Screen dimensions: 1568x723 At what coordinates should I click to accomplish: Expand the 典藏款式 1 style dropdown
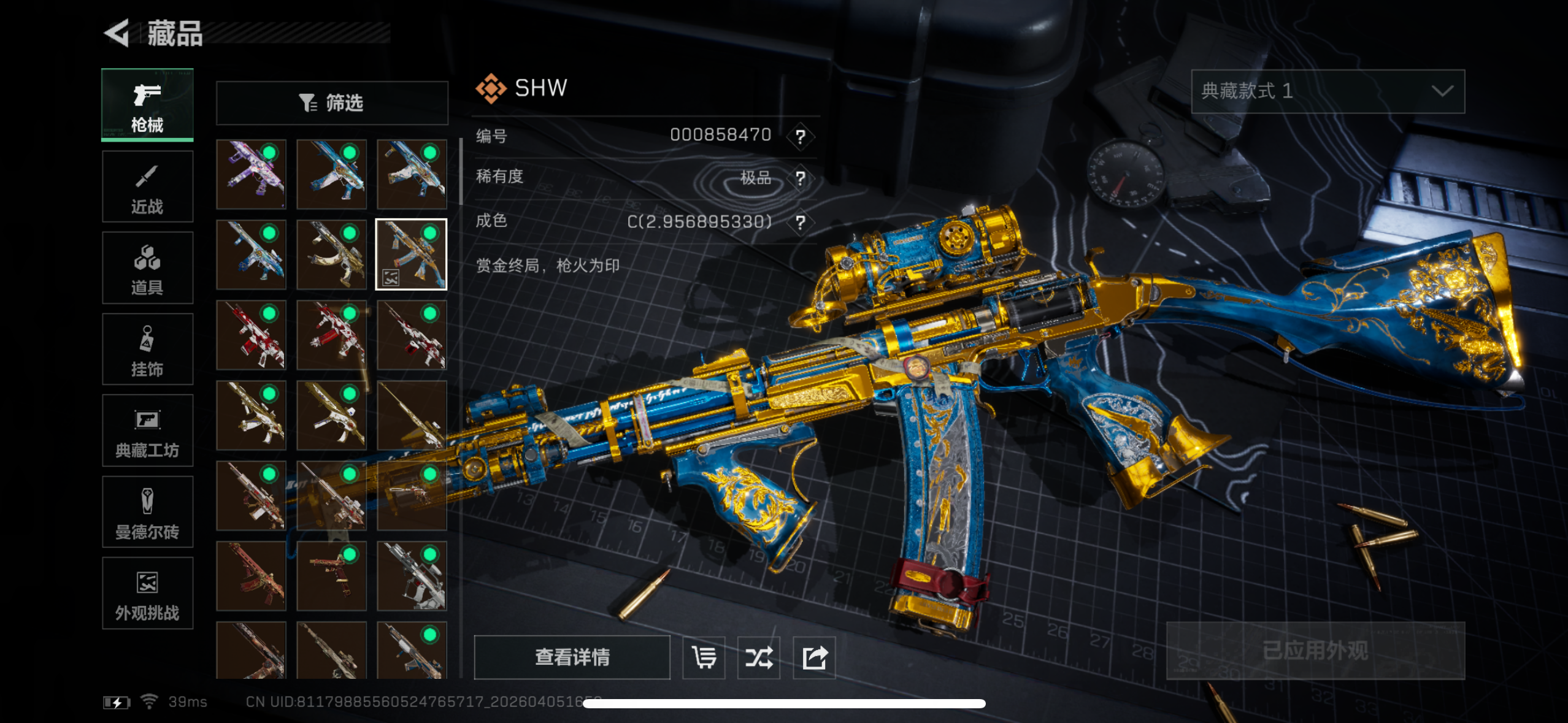point(1328,91)
